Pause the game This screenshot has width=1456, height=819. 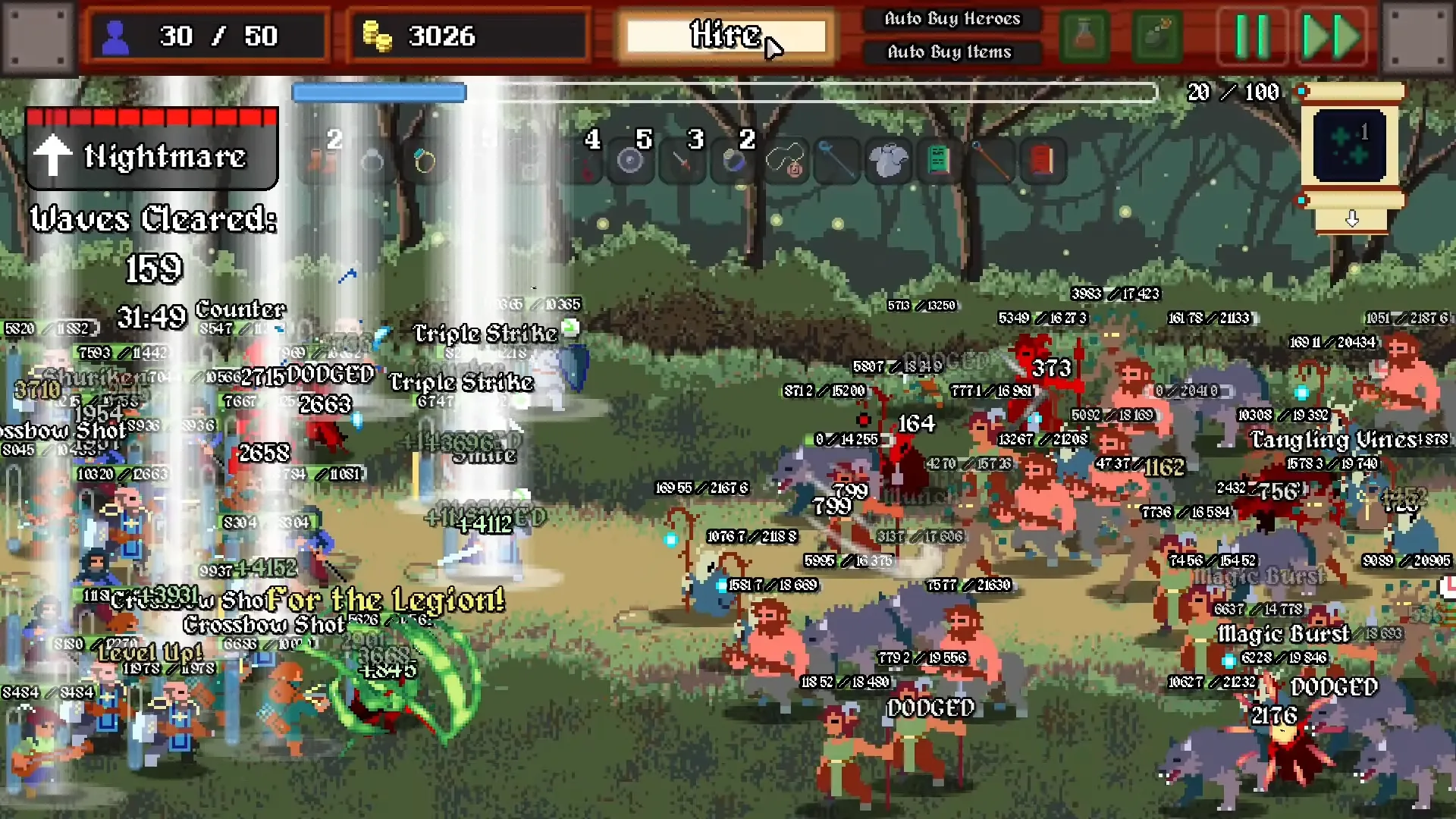pos(1252,36)
